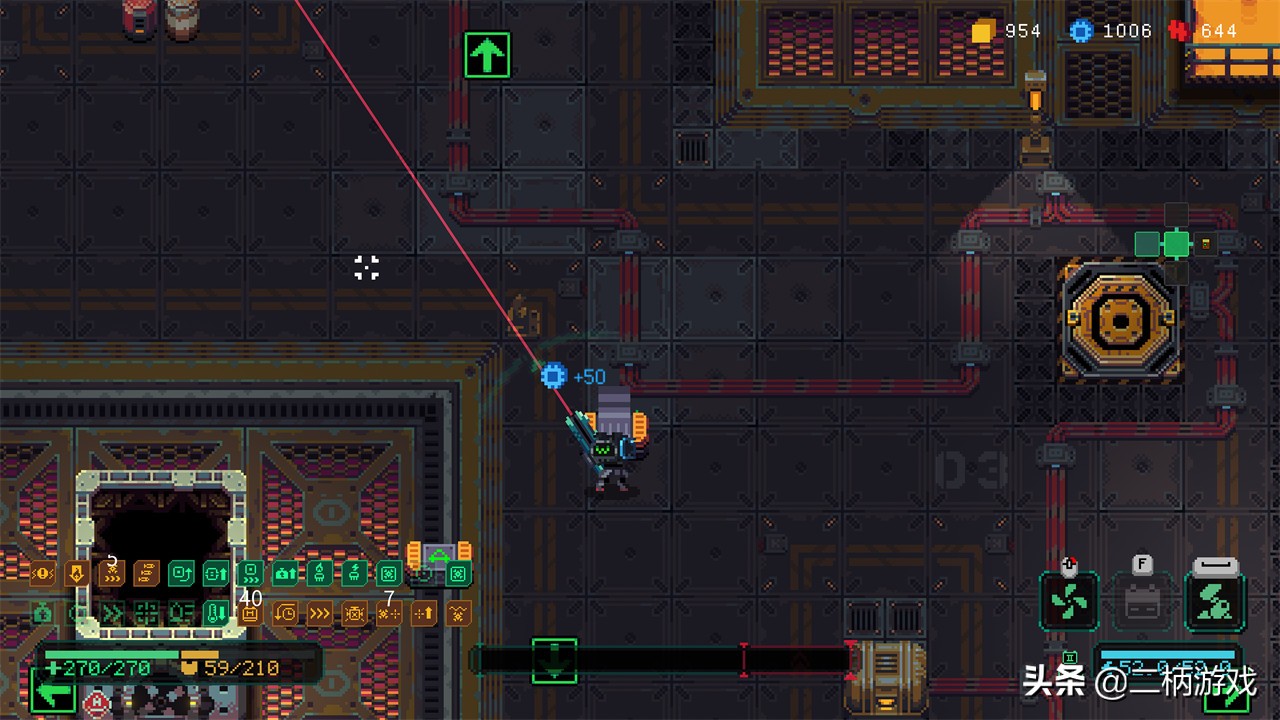Check the green thermometer-down upgrade icon
The height and width of the screenshot is (720, 1280).
pyautogui.click(x=216, y=613)
